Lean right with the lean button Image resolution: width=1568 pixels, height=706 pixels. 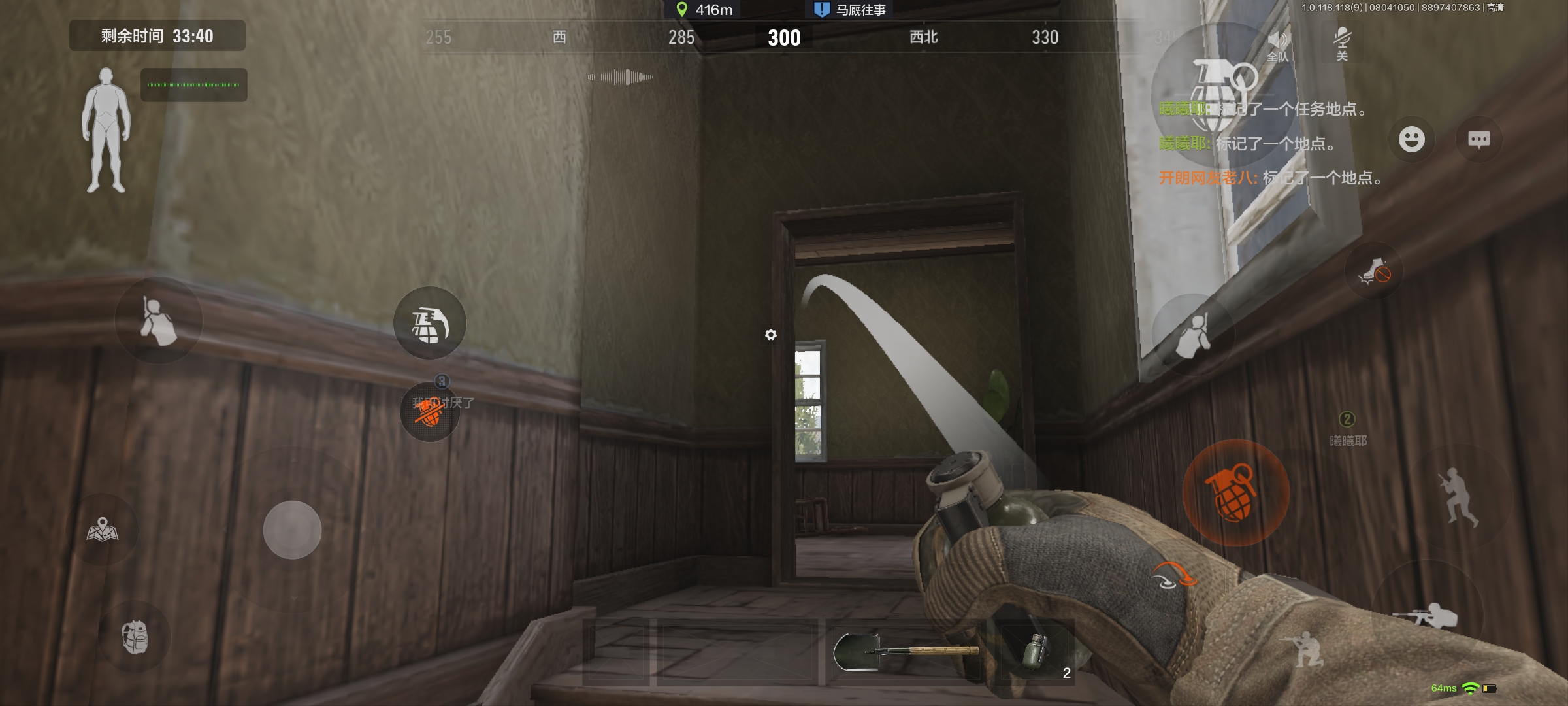click(1193, 335)
